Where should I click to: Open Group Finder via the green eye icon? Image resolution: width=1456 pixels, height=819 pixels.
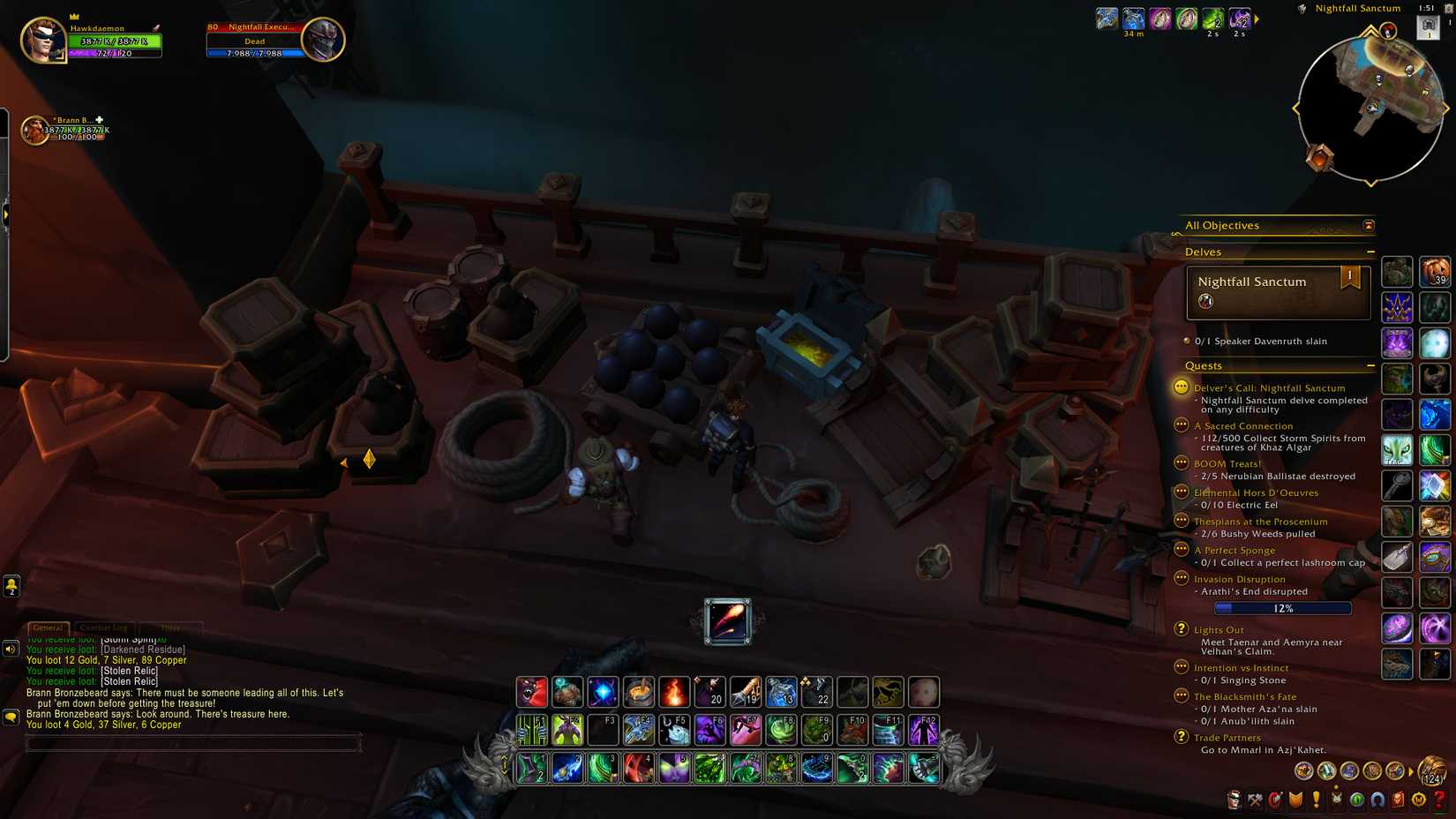click(x=1355, y=800)
